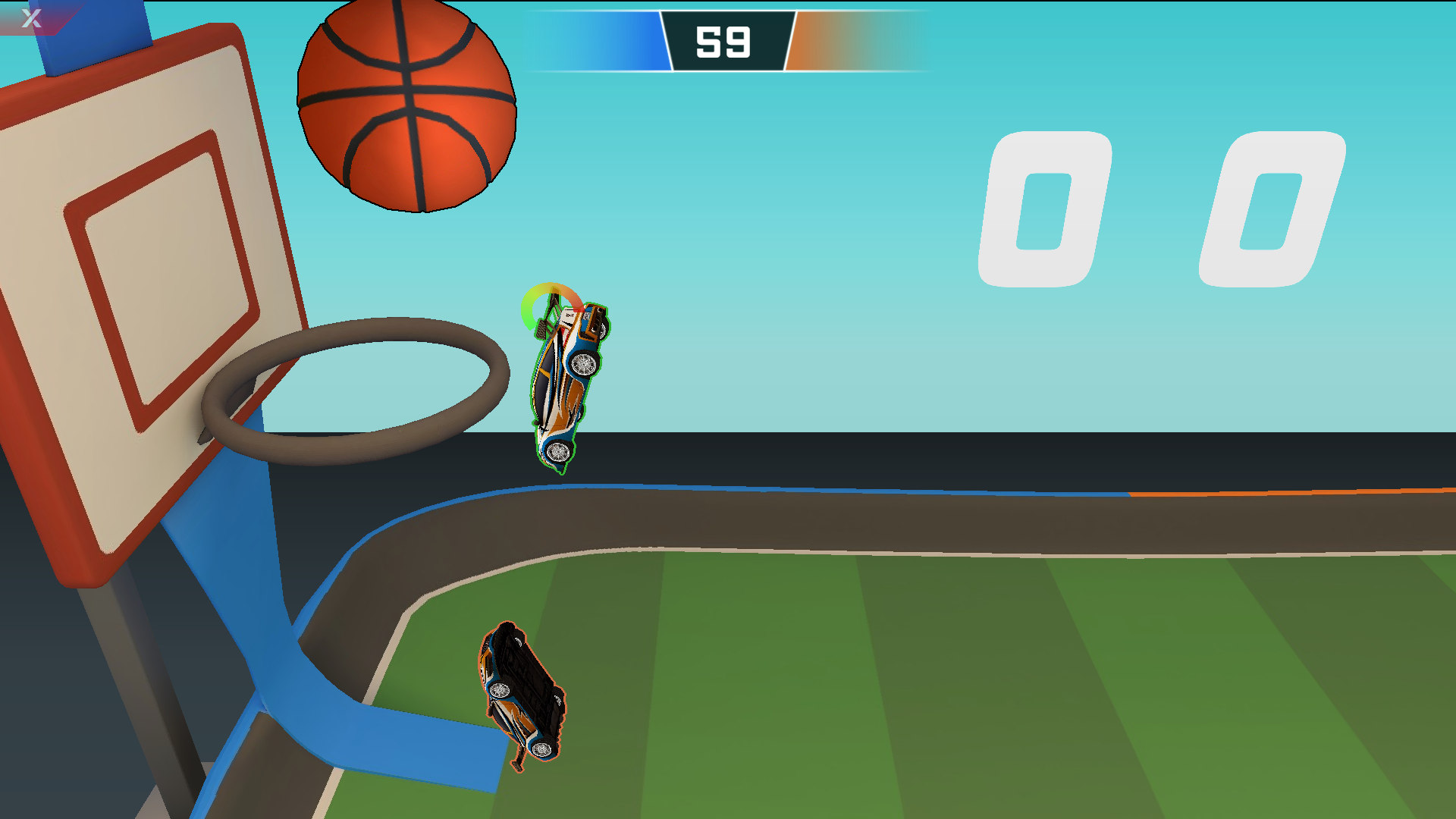Click the basketball in the air
Screen dimensions: 1456x819
(x=406, y=106)
